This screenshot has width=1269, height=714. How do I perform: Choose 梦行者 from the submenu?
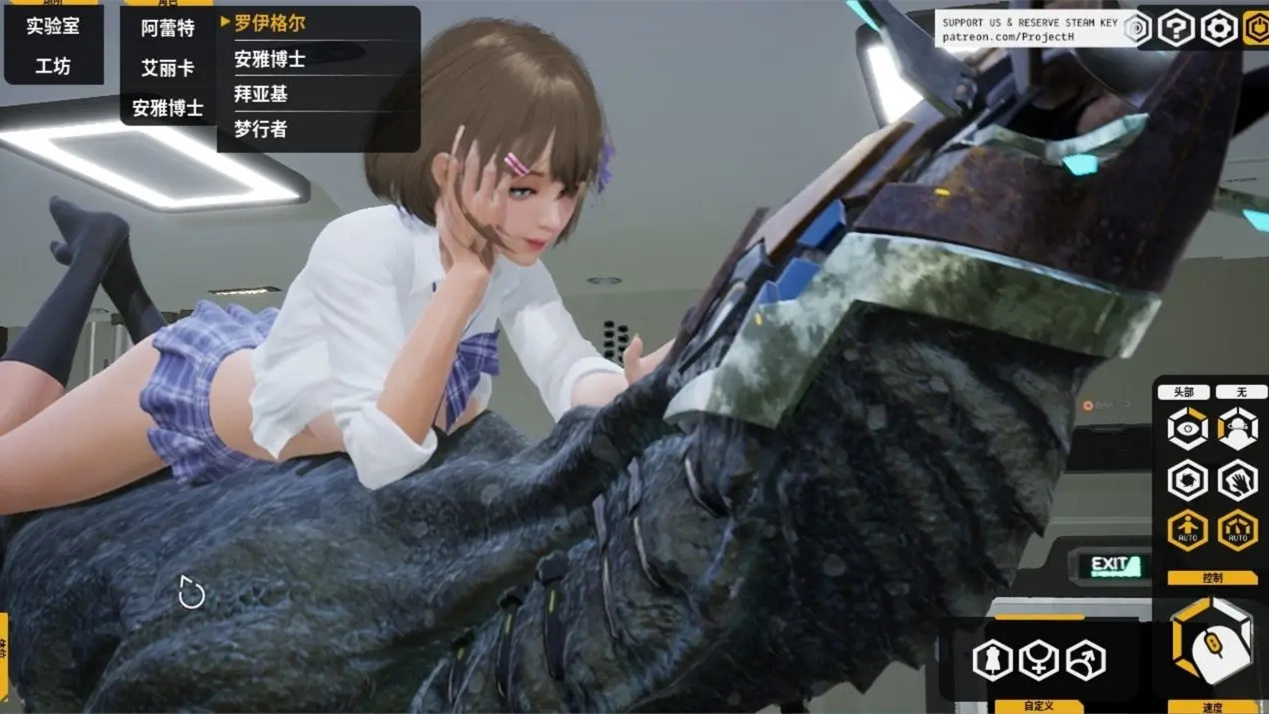point(261,129)
